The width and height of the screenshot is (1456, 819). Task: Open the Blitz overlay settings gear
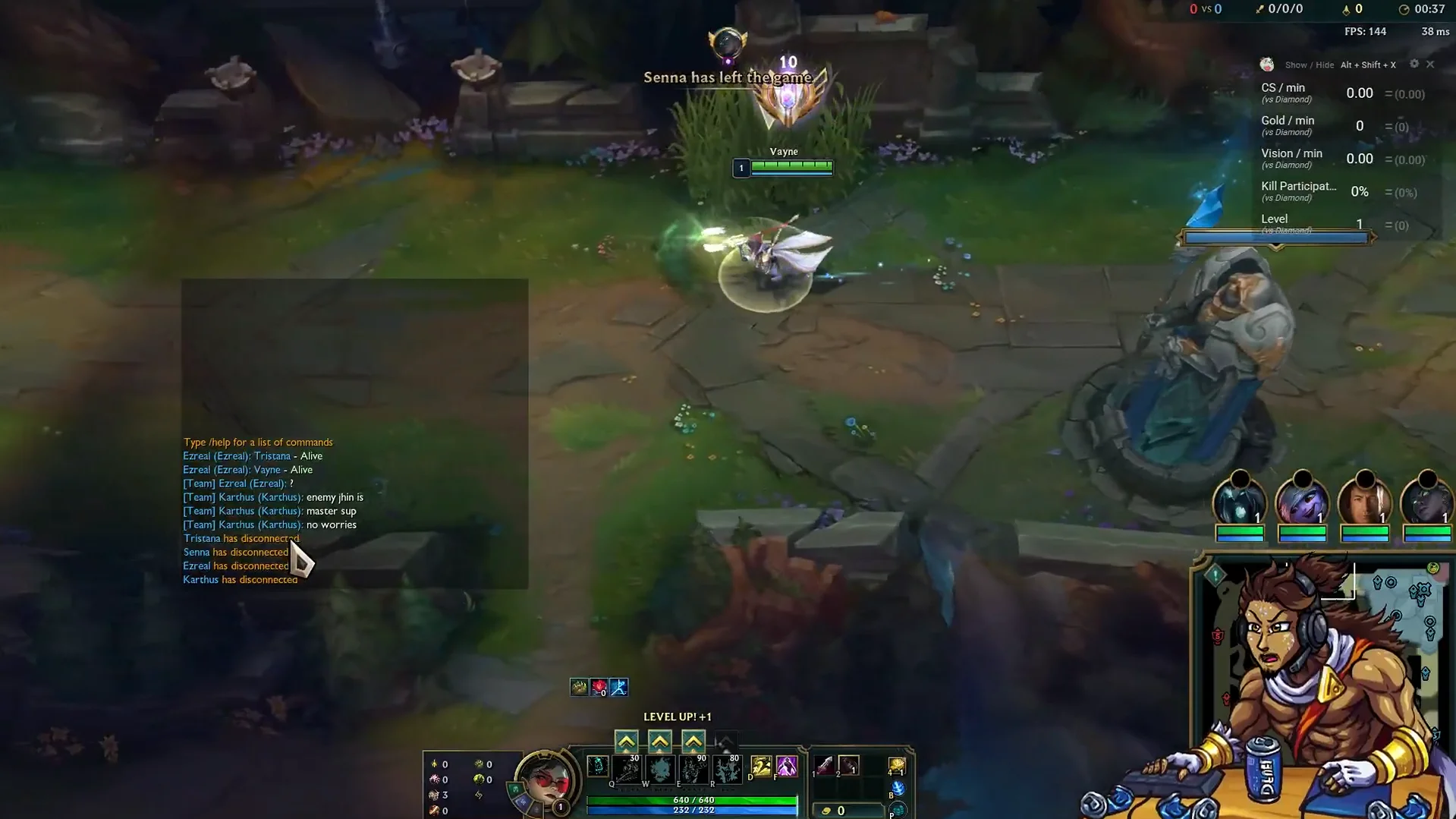click(1414, 65)
